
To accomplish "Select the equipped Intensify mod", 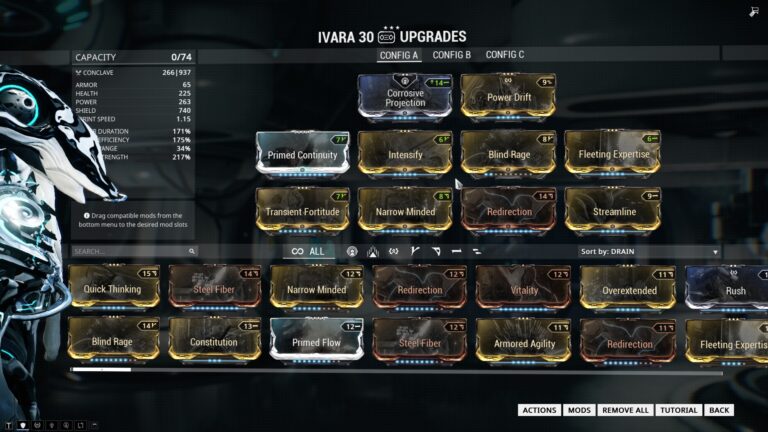I will point(405,155).
